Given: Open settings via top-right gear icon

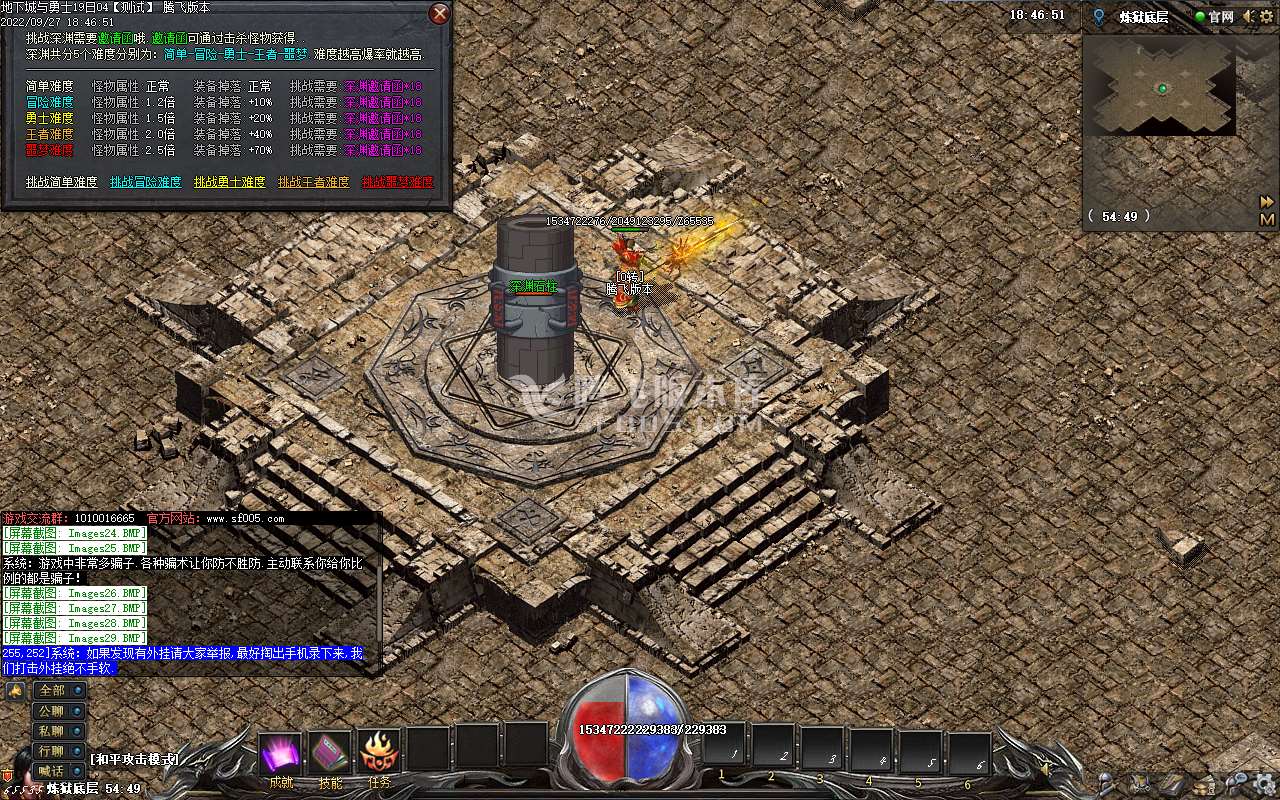Looking at the screenshot, I should [1269, 17].
